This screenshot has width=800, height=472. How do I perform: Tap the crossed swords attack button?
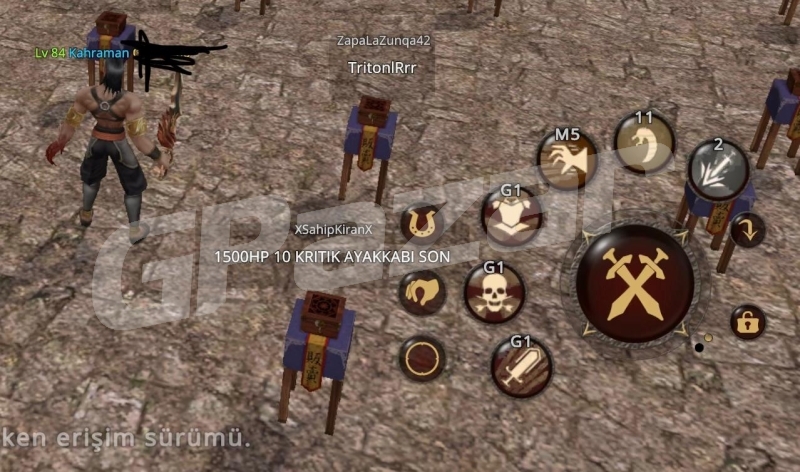[635, 283]
